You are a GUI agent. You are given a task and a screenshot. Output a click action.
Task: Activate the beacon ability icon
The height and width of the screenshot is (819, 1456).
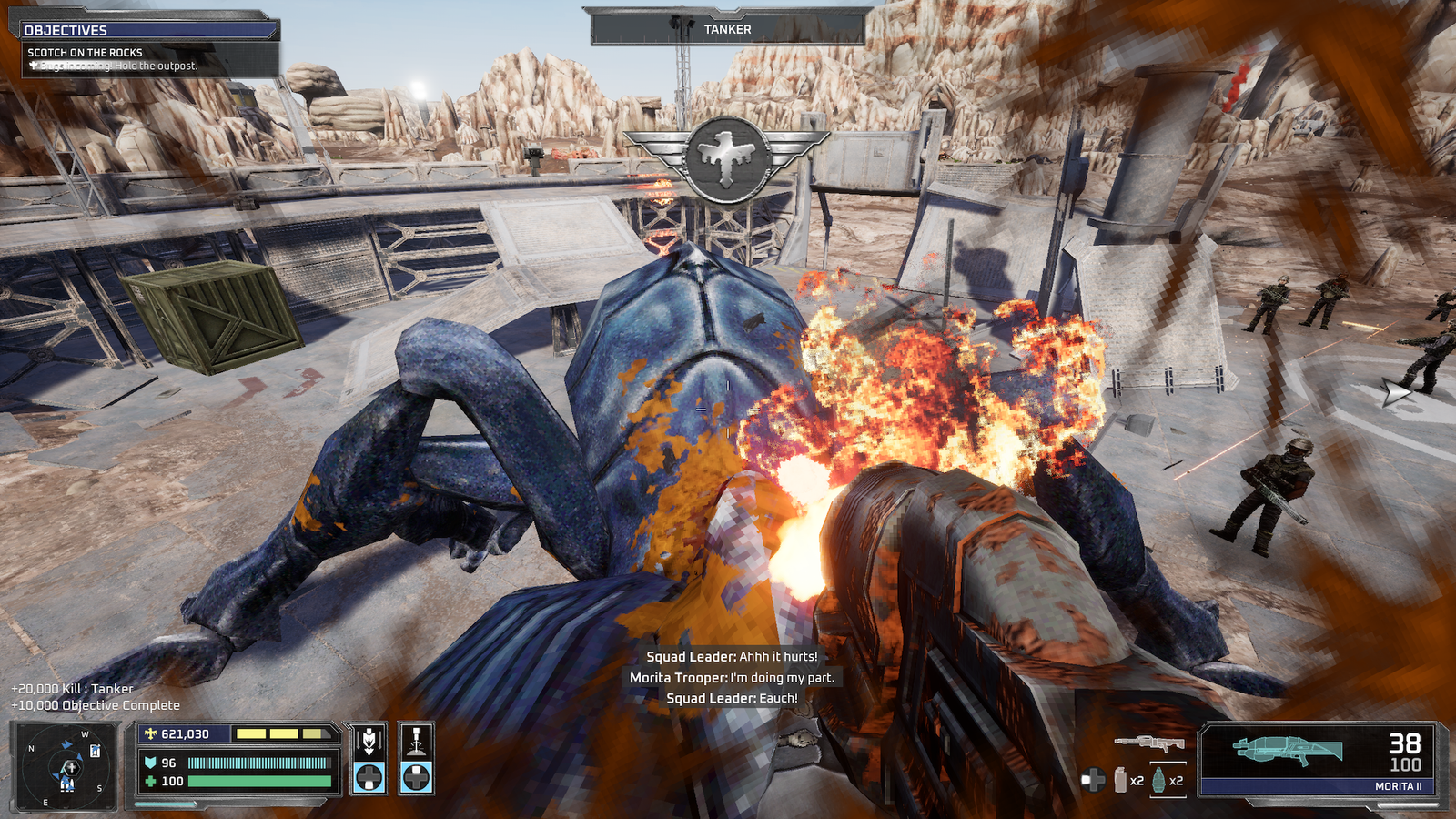[x=416, y=742]
